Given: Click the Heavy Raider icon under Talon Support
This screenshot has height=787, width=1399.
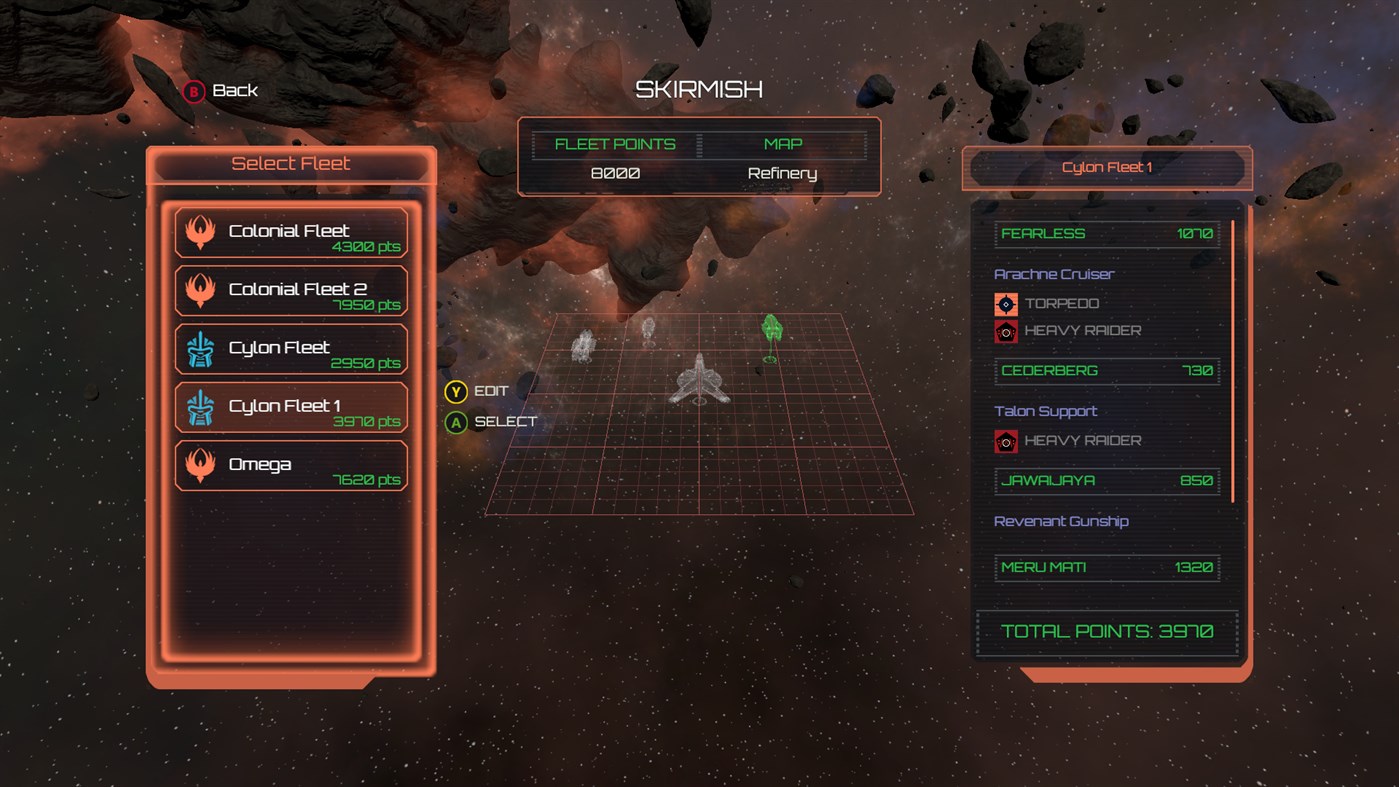Looking at the screenshot, I should click(1004, 440).
